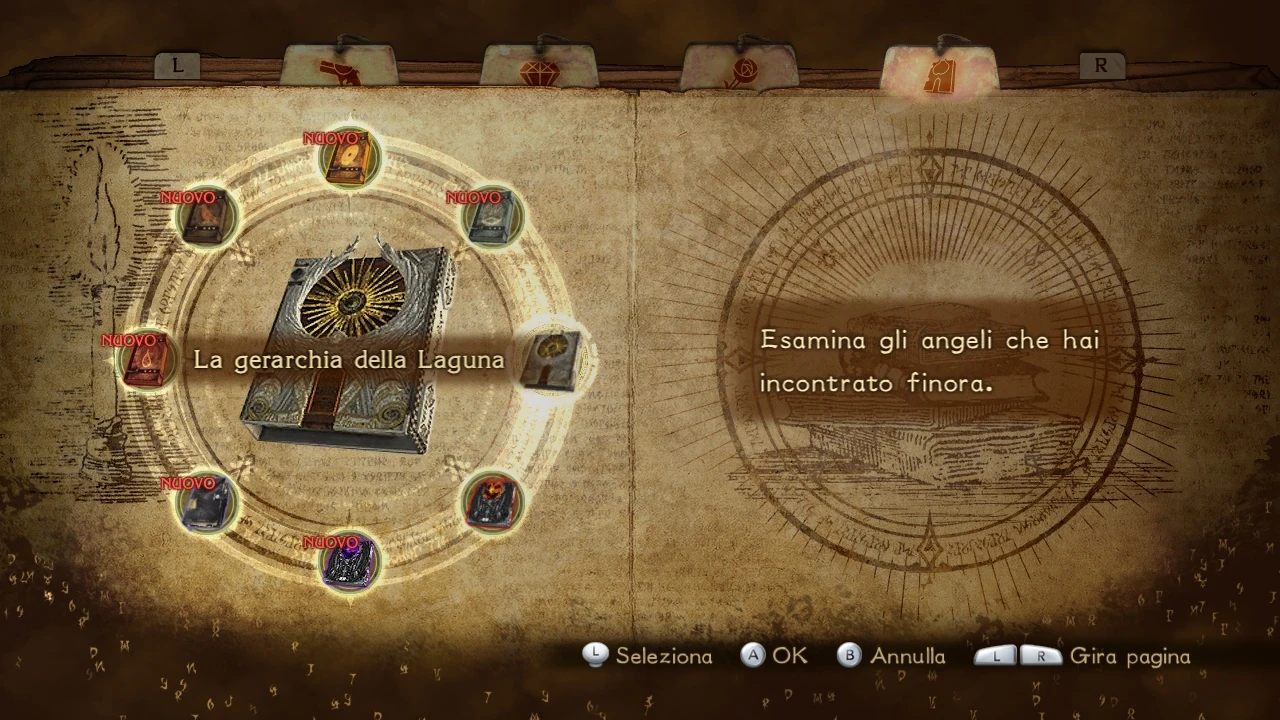This screenshot has height=720, width=1280.
Task: Click the R page-turn button top right
Action: (x=1100, y=66)
